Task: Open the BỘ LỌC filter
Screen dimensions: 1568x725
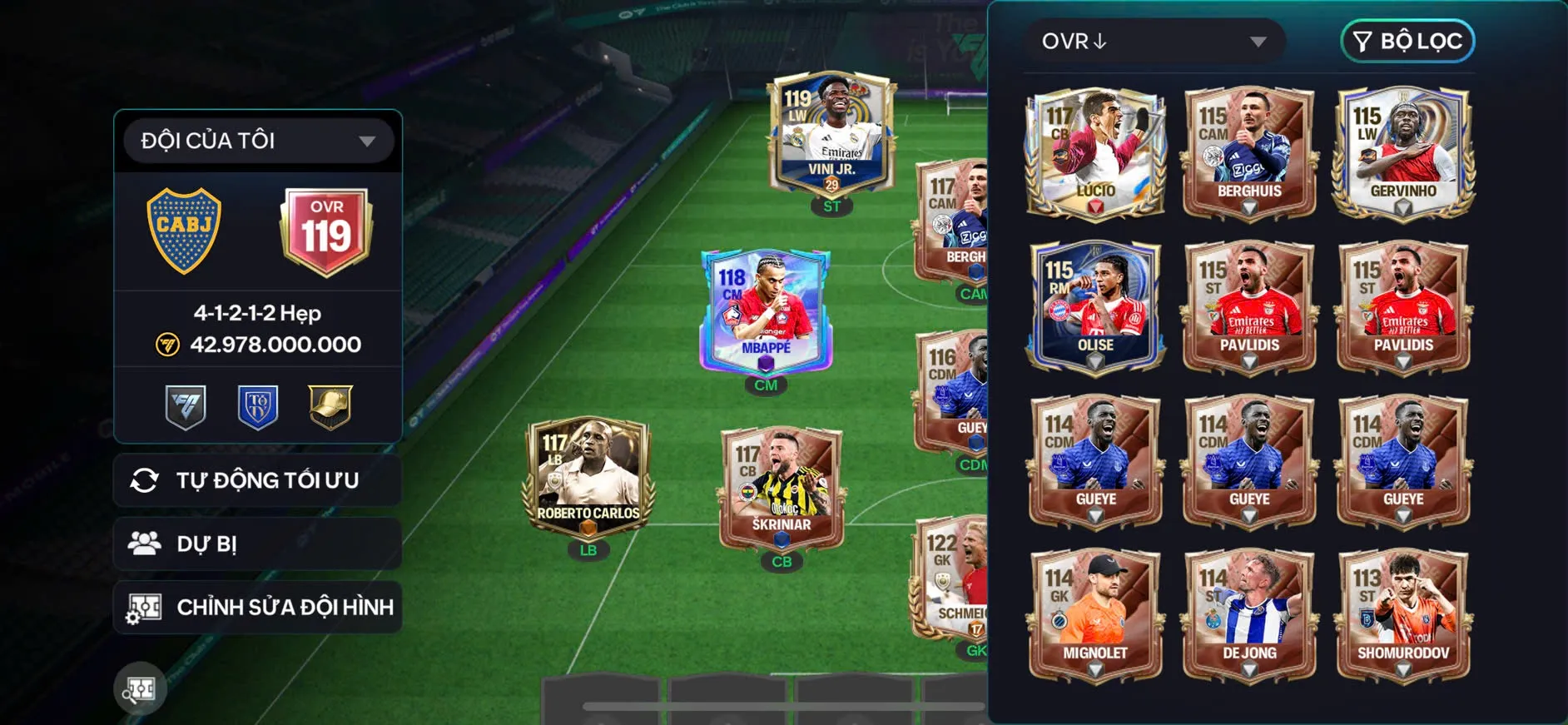Action: pos(1407,42)
